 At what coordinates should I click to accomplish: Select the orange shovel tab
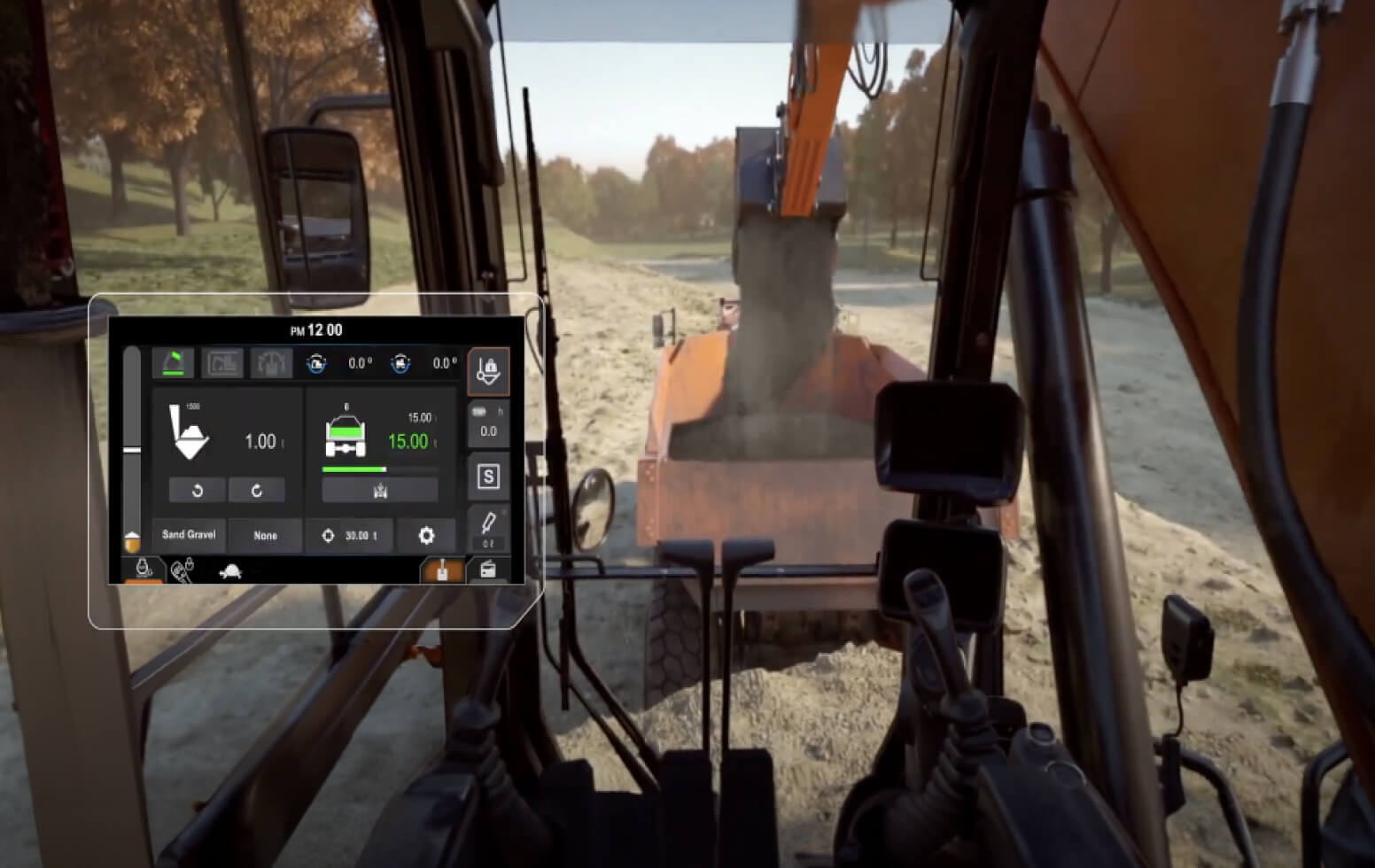click(442, 570)
